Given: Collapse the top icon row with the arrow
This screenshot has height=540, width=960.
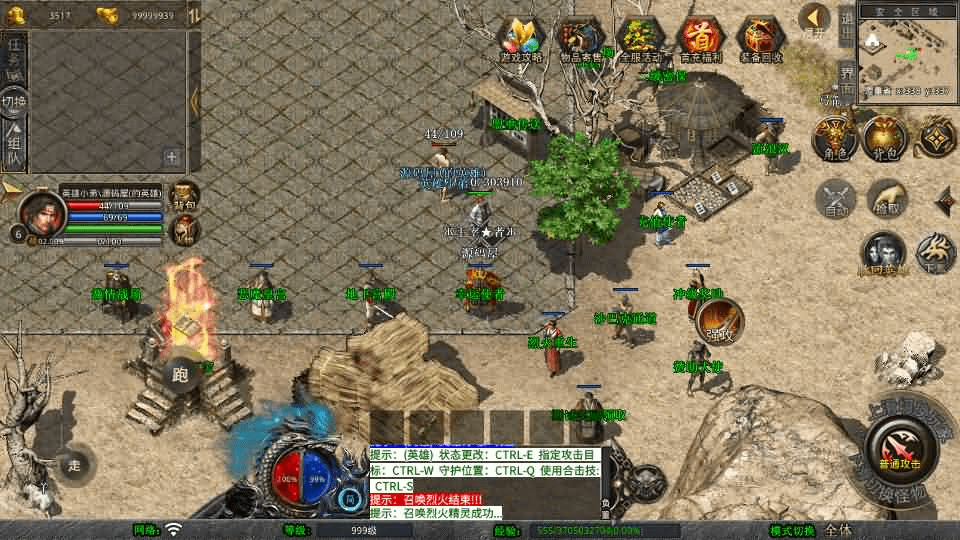Looking at the screenshot, I should [x=815, y=19].
